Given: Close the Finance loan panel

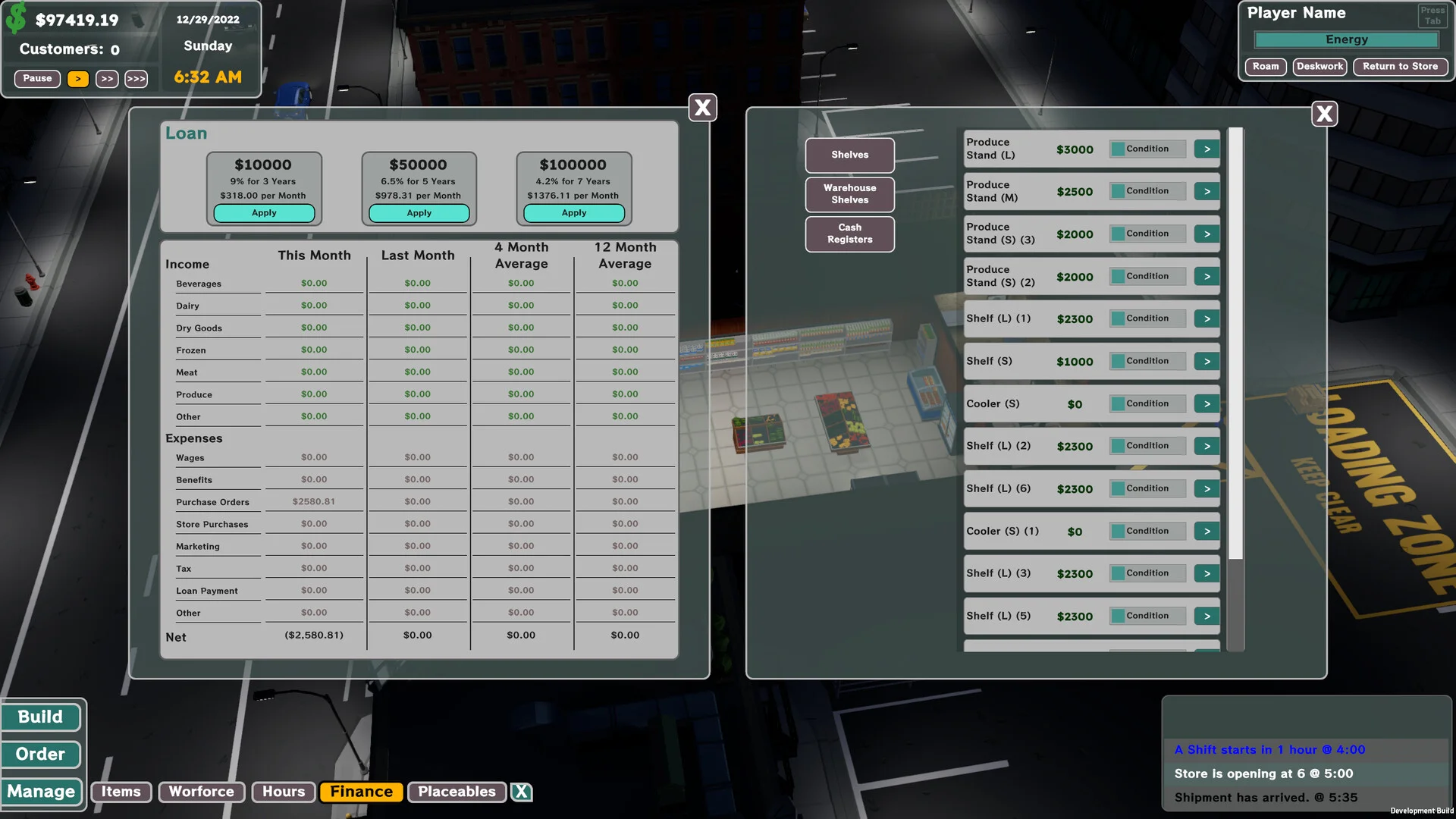Looking at the screenshot, I should pyautogui.click(x=702, y=108).
